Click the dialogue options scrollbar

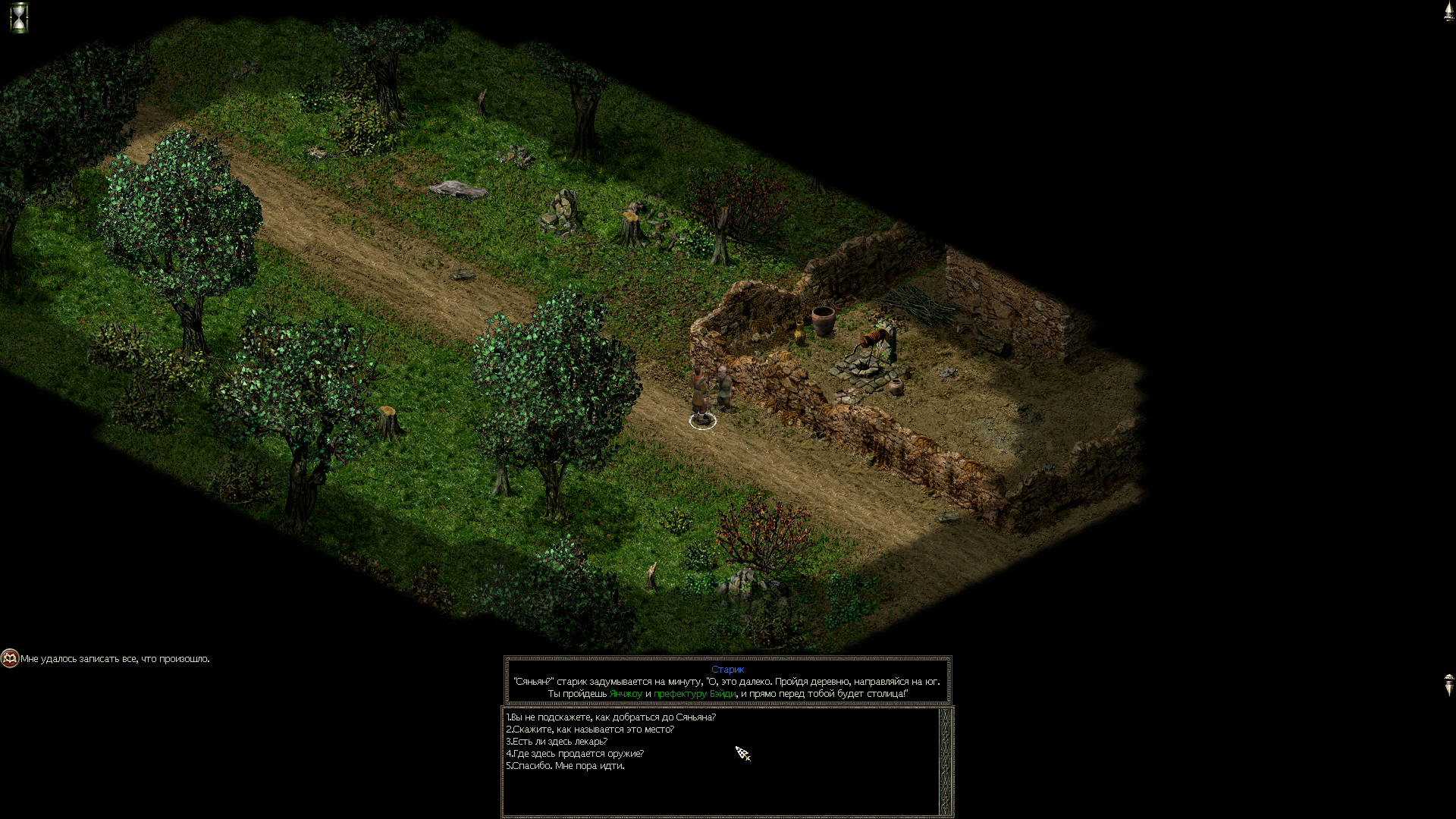click(x=946, y=761)
